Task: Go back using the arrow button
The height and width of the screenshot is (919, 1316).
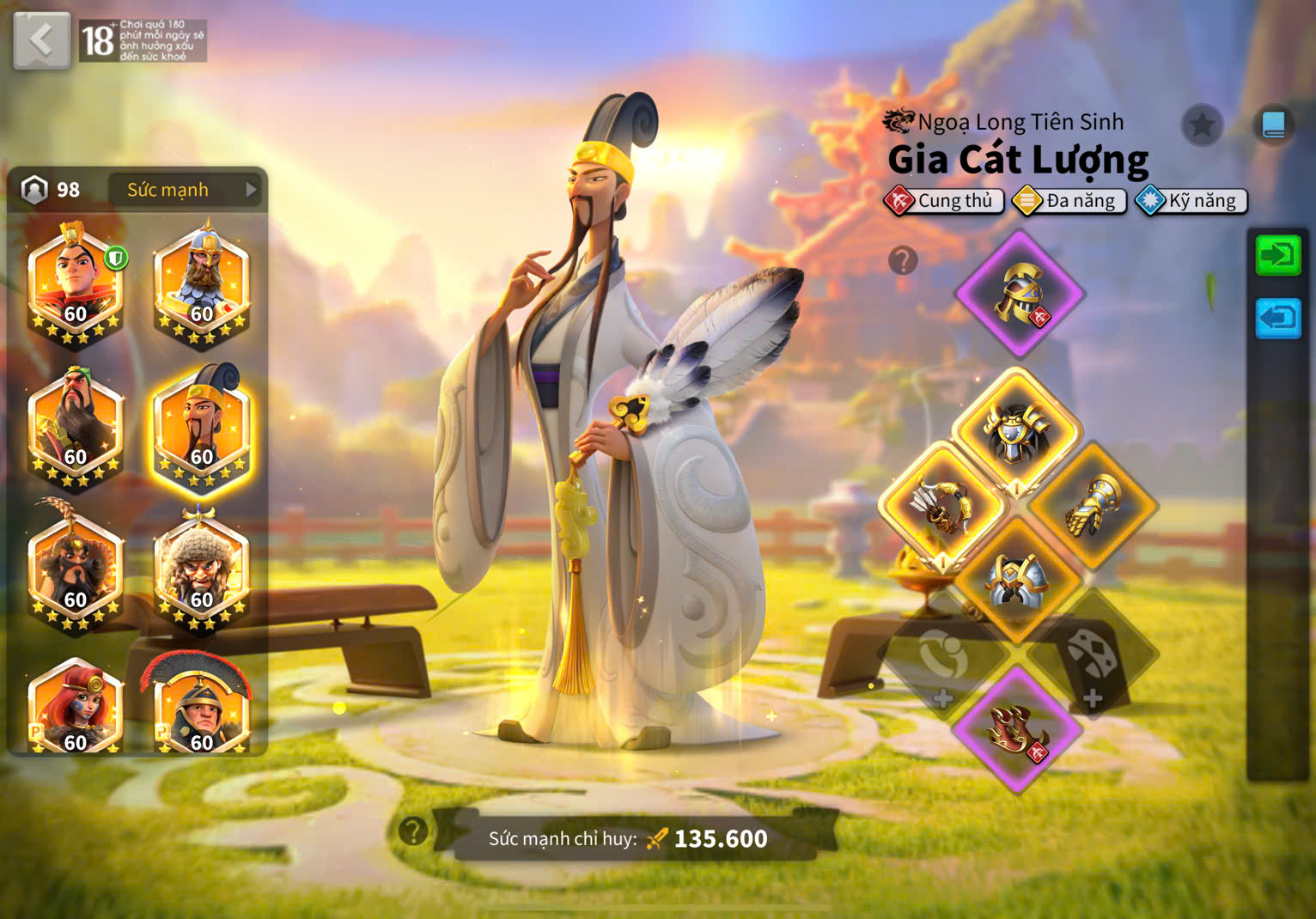Action: click(41, 40)
